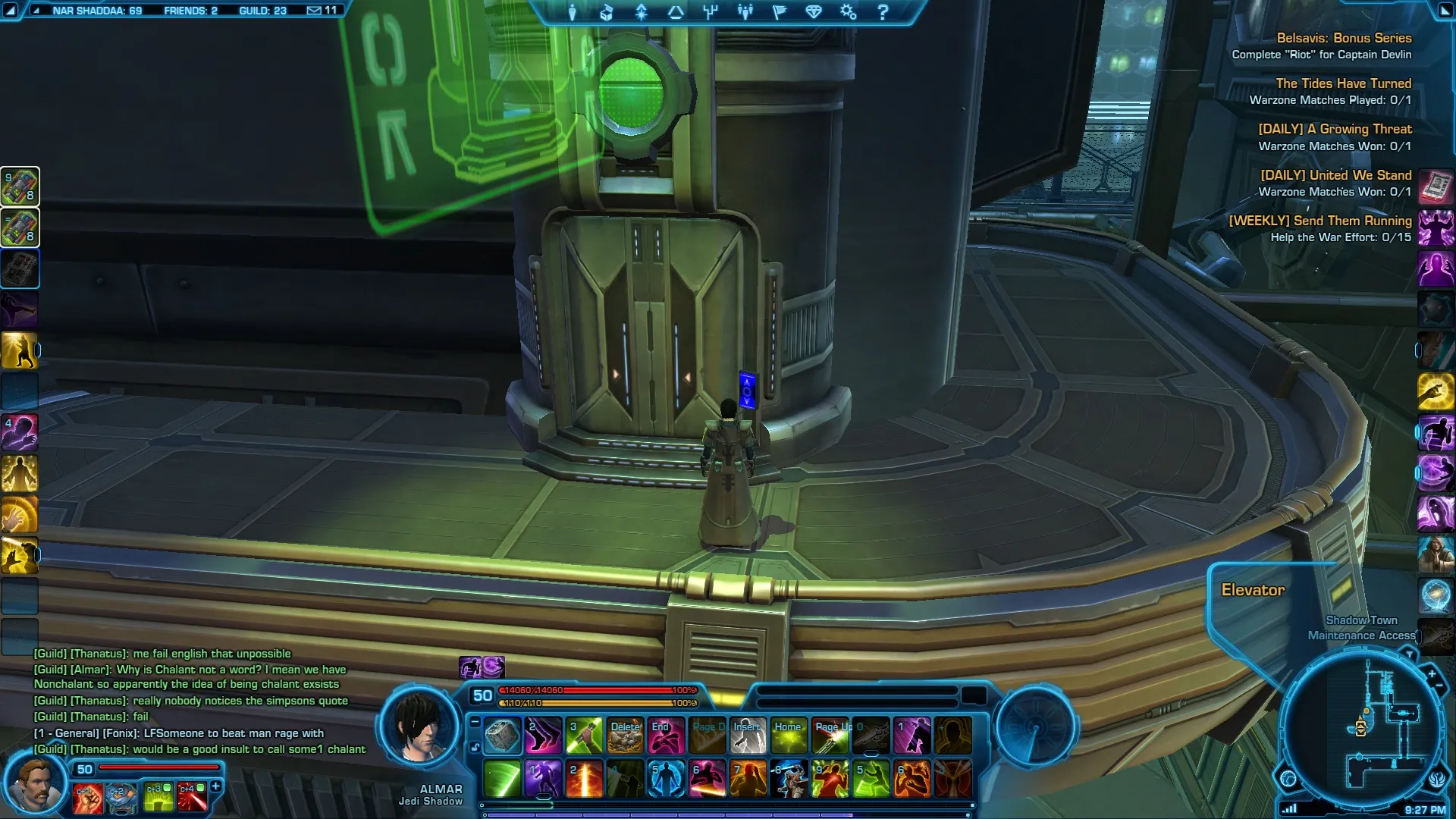Screen dimensions: 1456x819
Task: Open the Guild: 23 roster
Action: tap(262, 11)
